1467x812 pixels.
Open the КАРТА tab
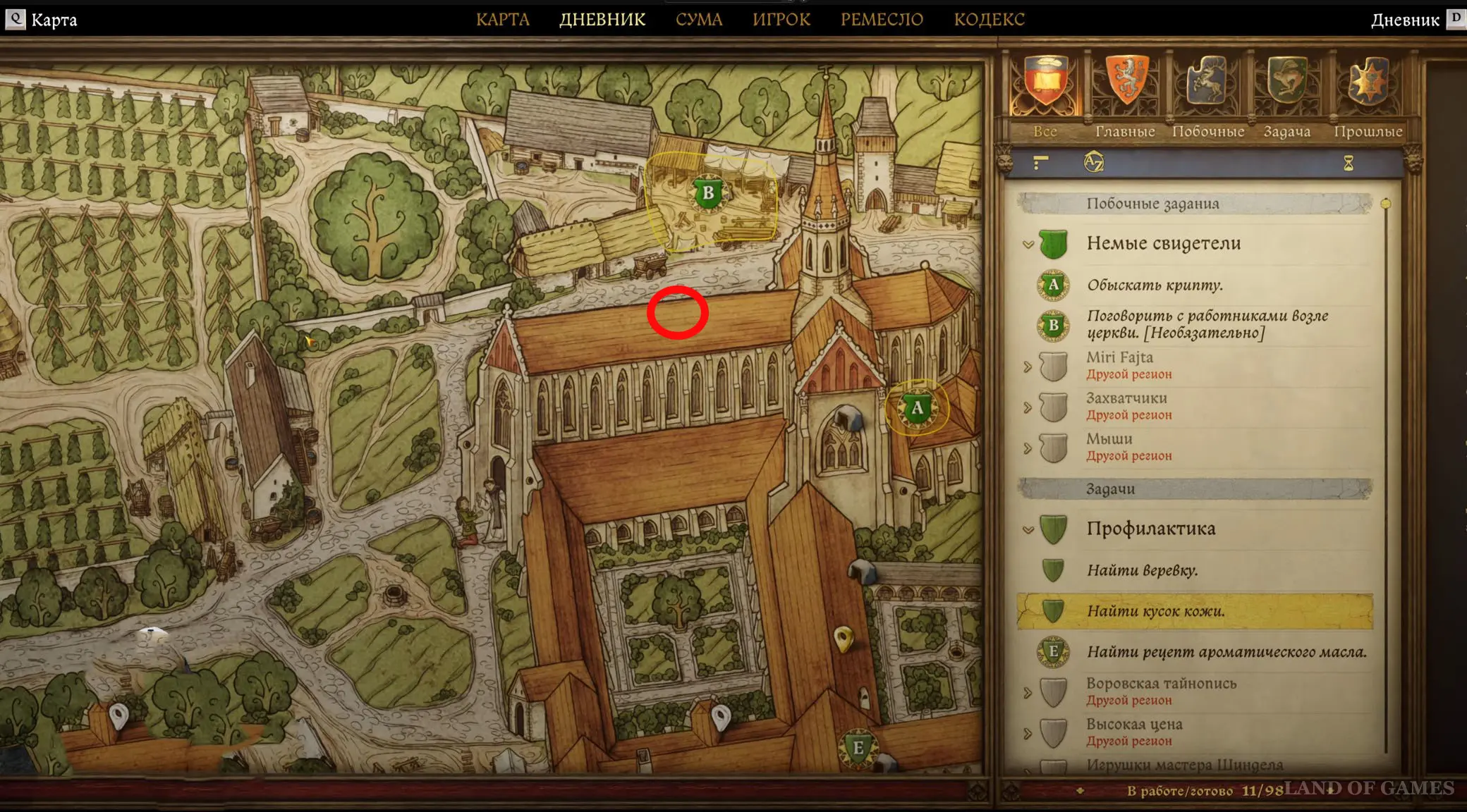(502, 20)
